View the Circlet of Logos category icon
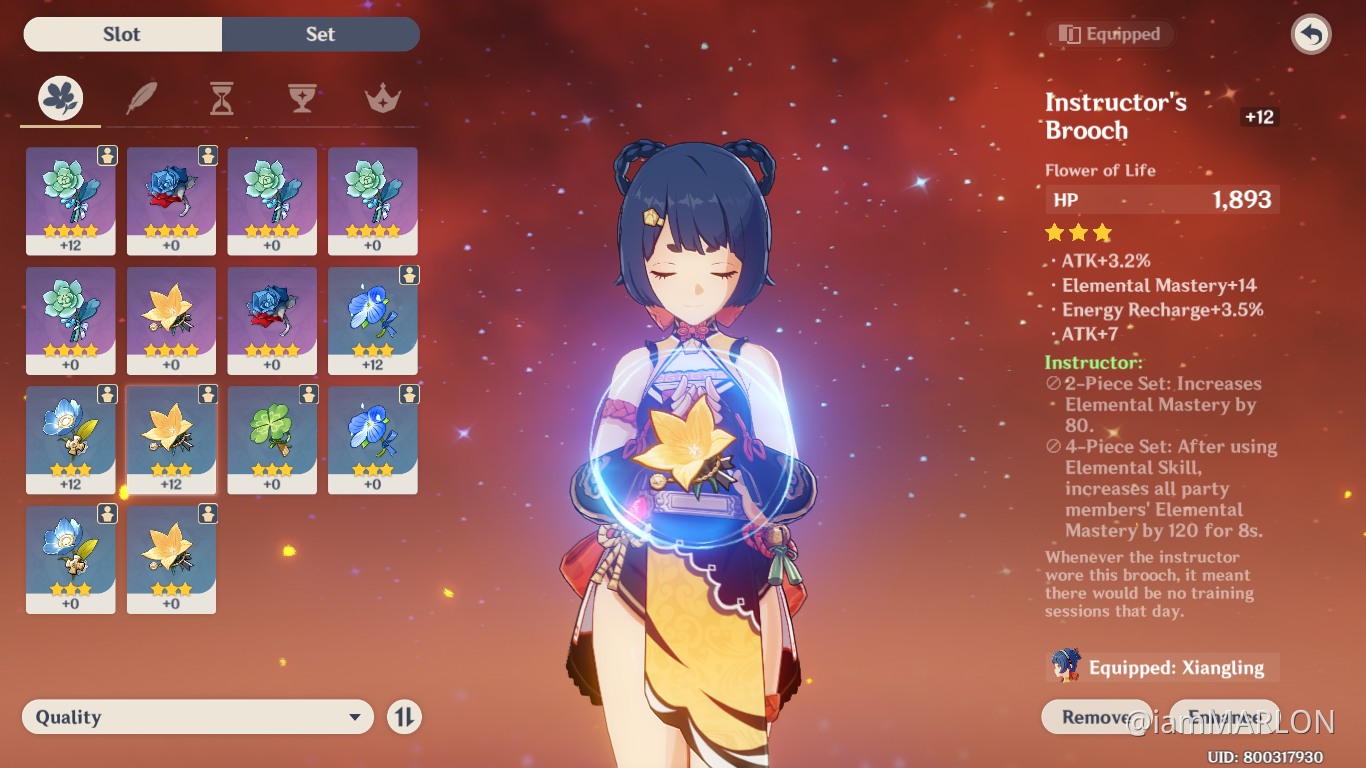The image size is (1366, 768). click(x=383, y=98)
